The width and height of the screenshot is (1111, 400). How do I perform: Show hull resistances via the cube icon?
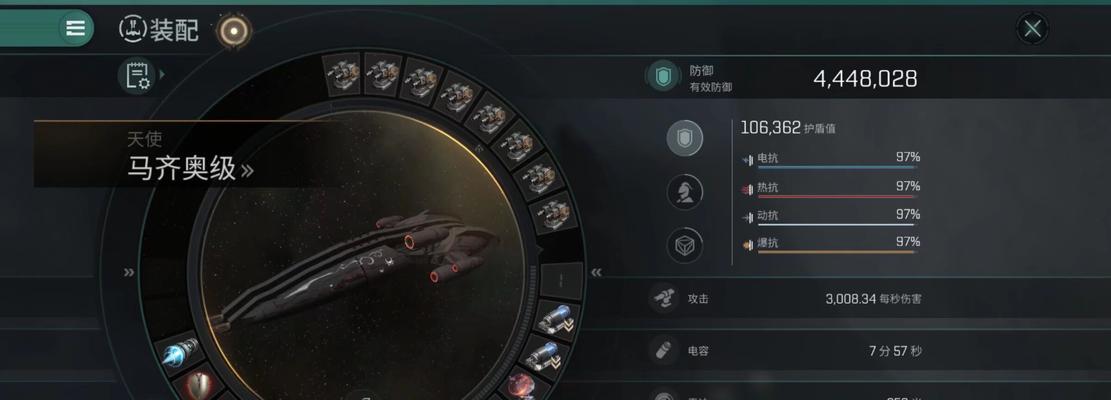click(685, 245)
